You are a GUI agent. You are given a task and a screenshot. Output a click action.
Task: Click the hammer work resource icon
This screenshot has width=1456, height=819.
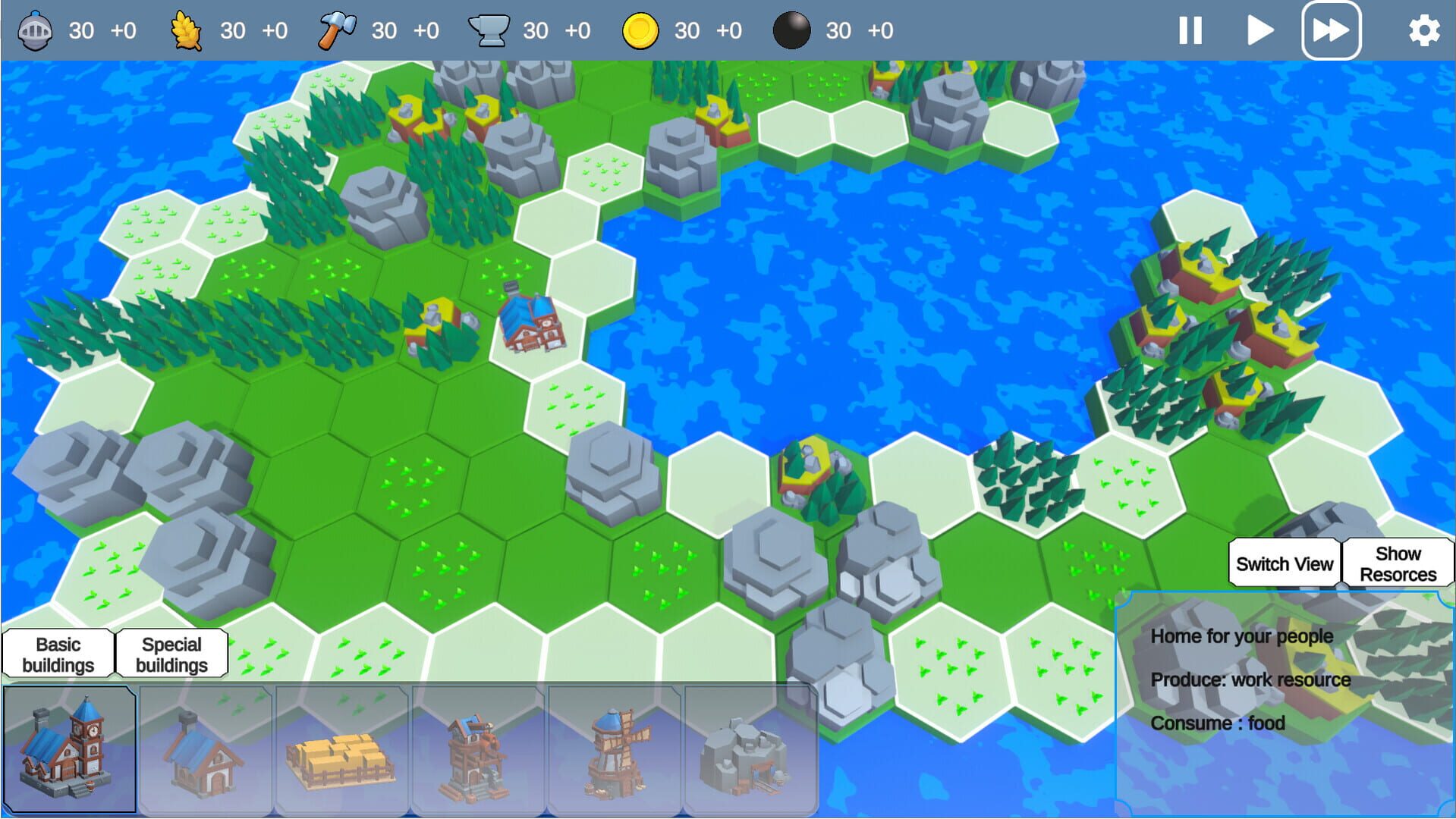[336, 29]
